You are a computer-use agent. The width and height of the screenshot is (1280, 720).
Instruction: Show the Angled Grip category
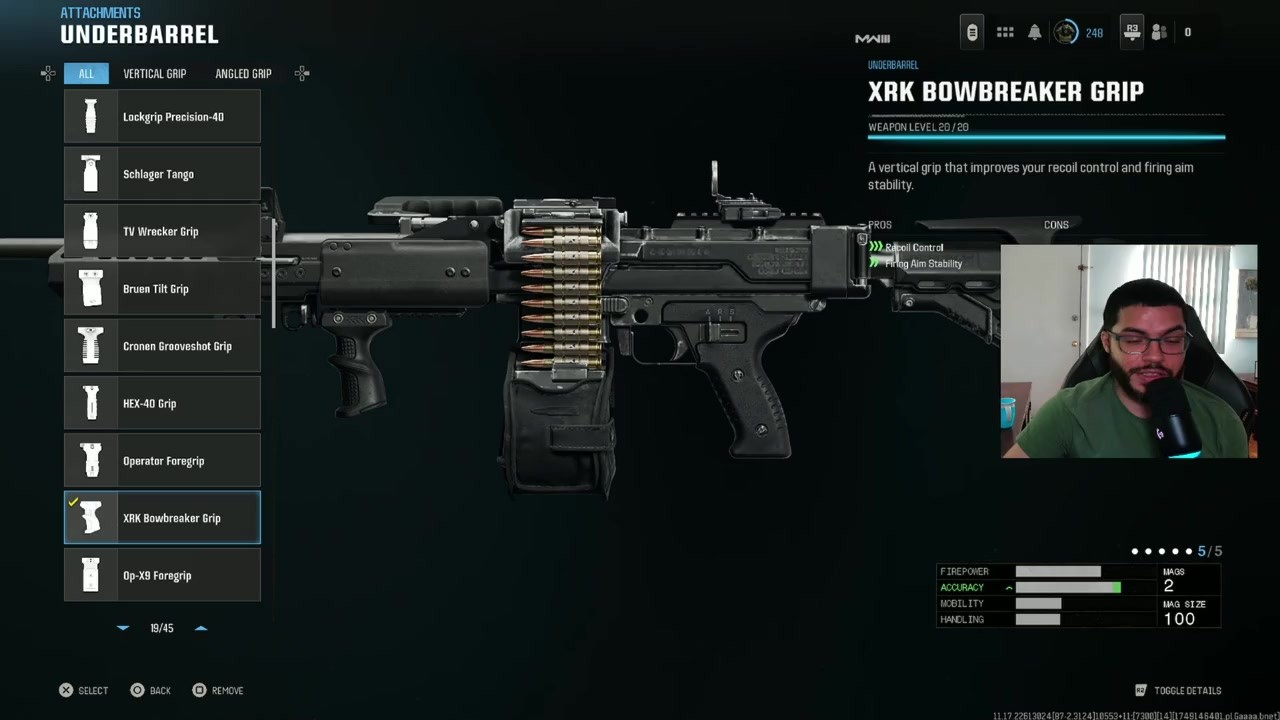[243, 74]
